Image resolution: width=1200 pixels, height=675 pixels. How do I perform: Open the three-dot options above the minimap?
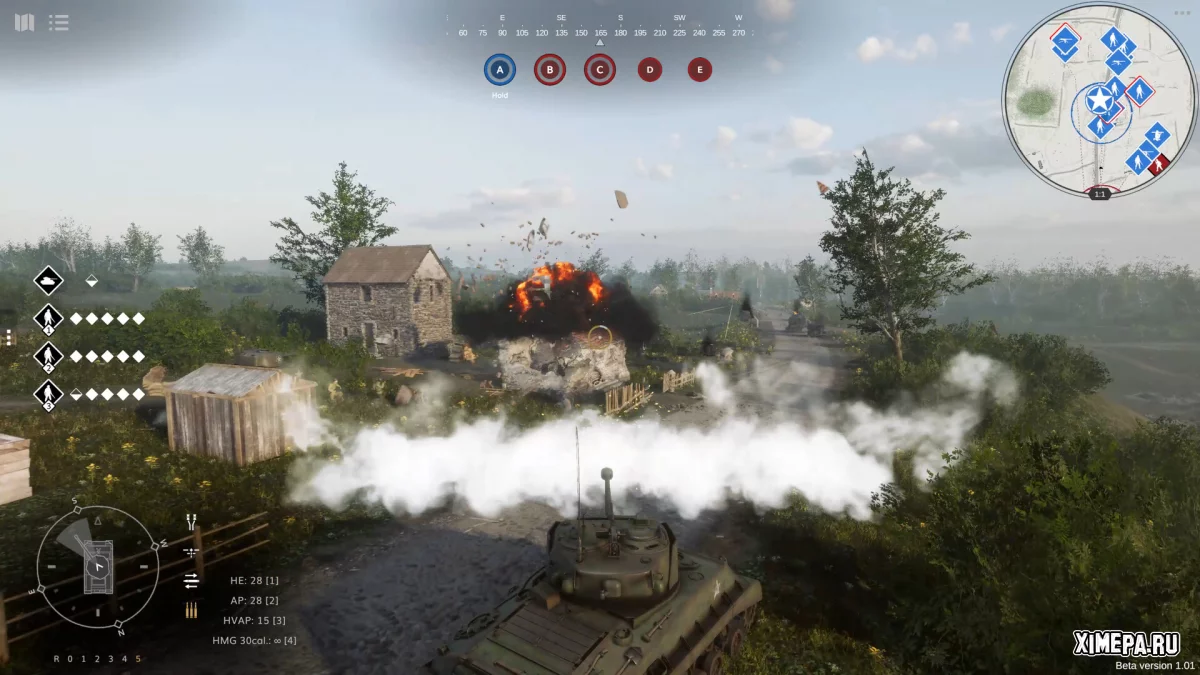1183,12
